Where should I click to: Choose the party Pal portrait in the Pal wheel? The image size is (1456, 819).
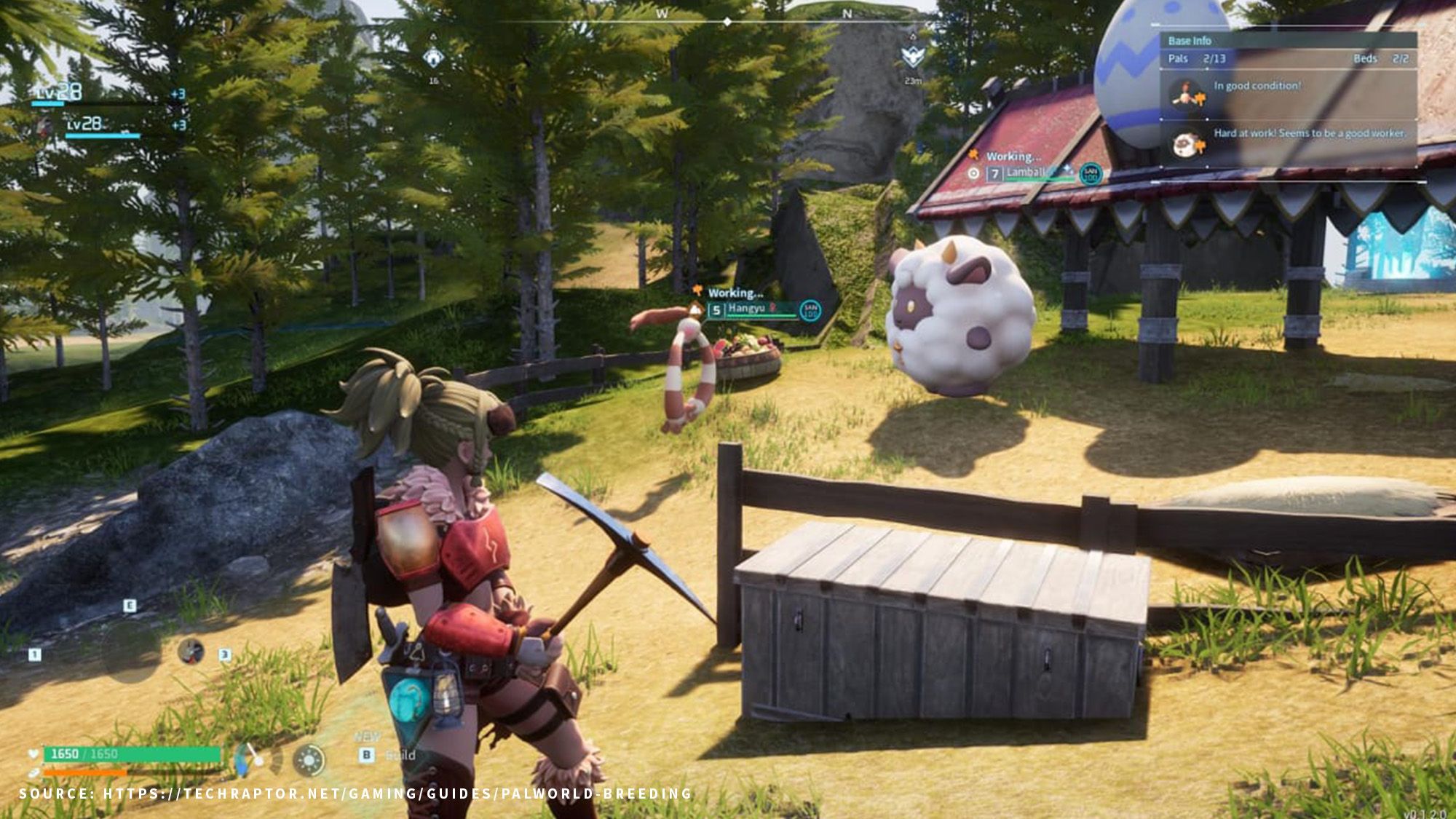click(x=191, y=651)
